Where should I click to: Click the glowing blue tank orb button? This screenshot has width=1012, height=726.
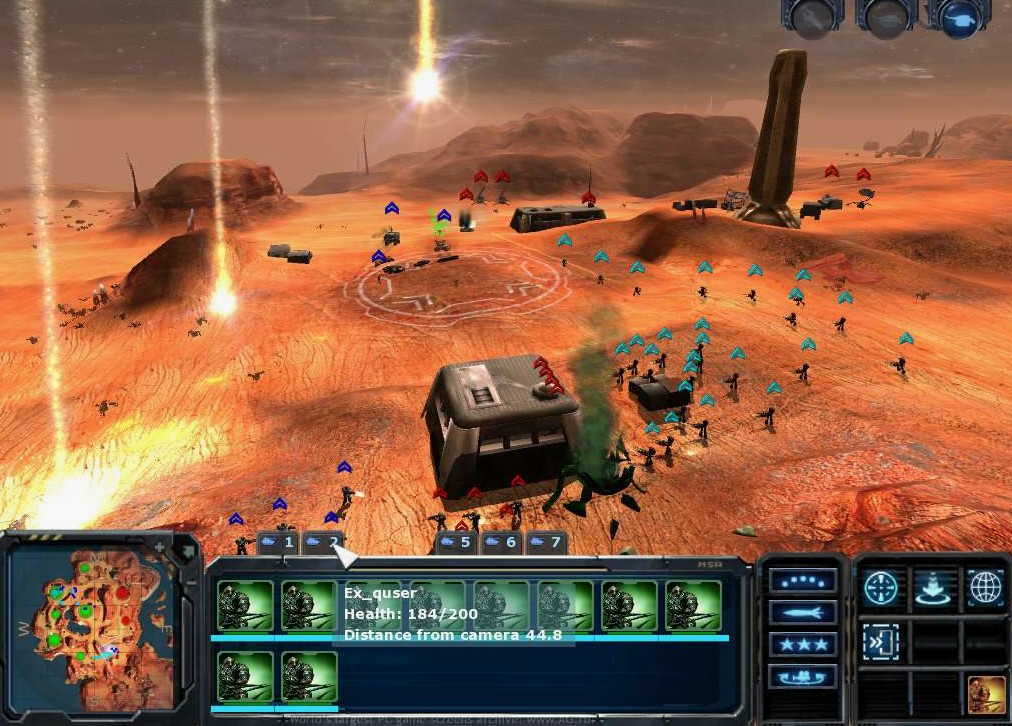pyautogui.click(x=959, y=18)
